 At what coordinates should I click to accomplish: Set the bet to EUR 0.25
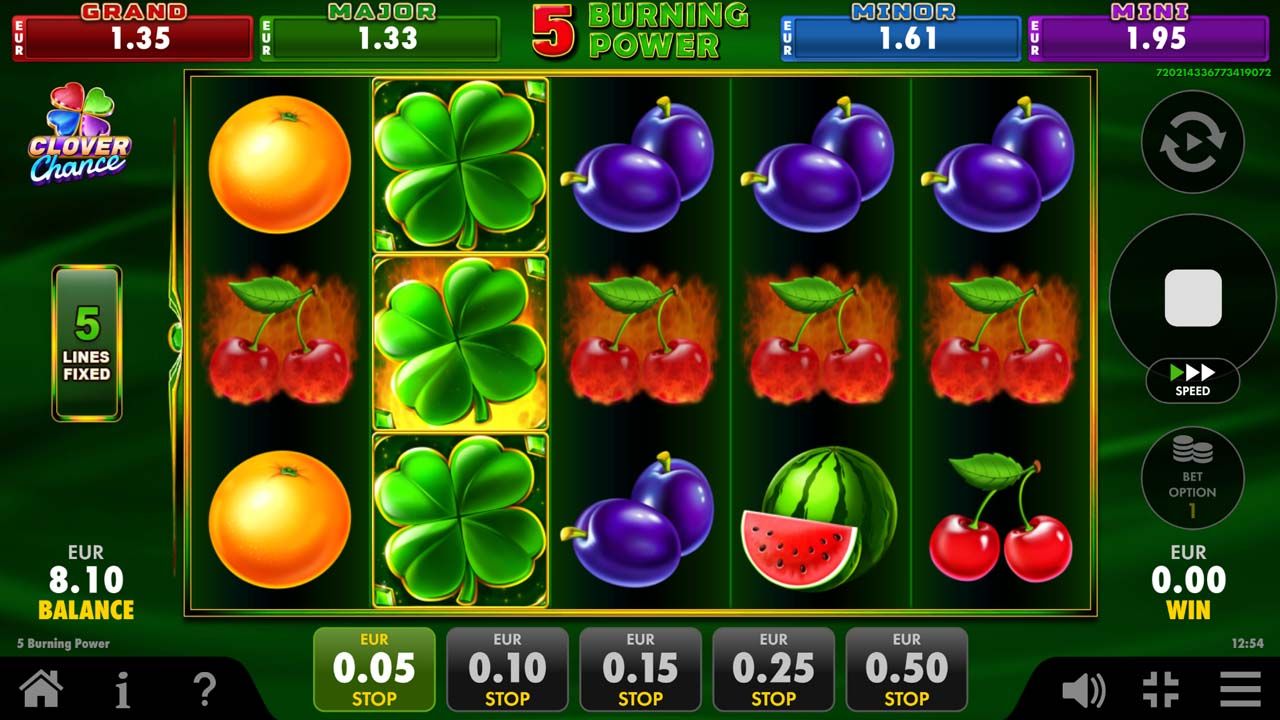tap(773, 669)
